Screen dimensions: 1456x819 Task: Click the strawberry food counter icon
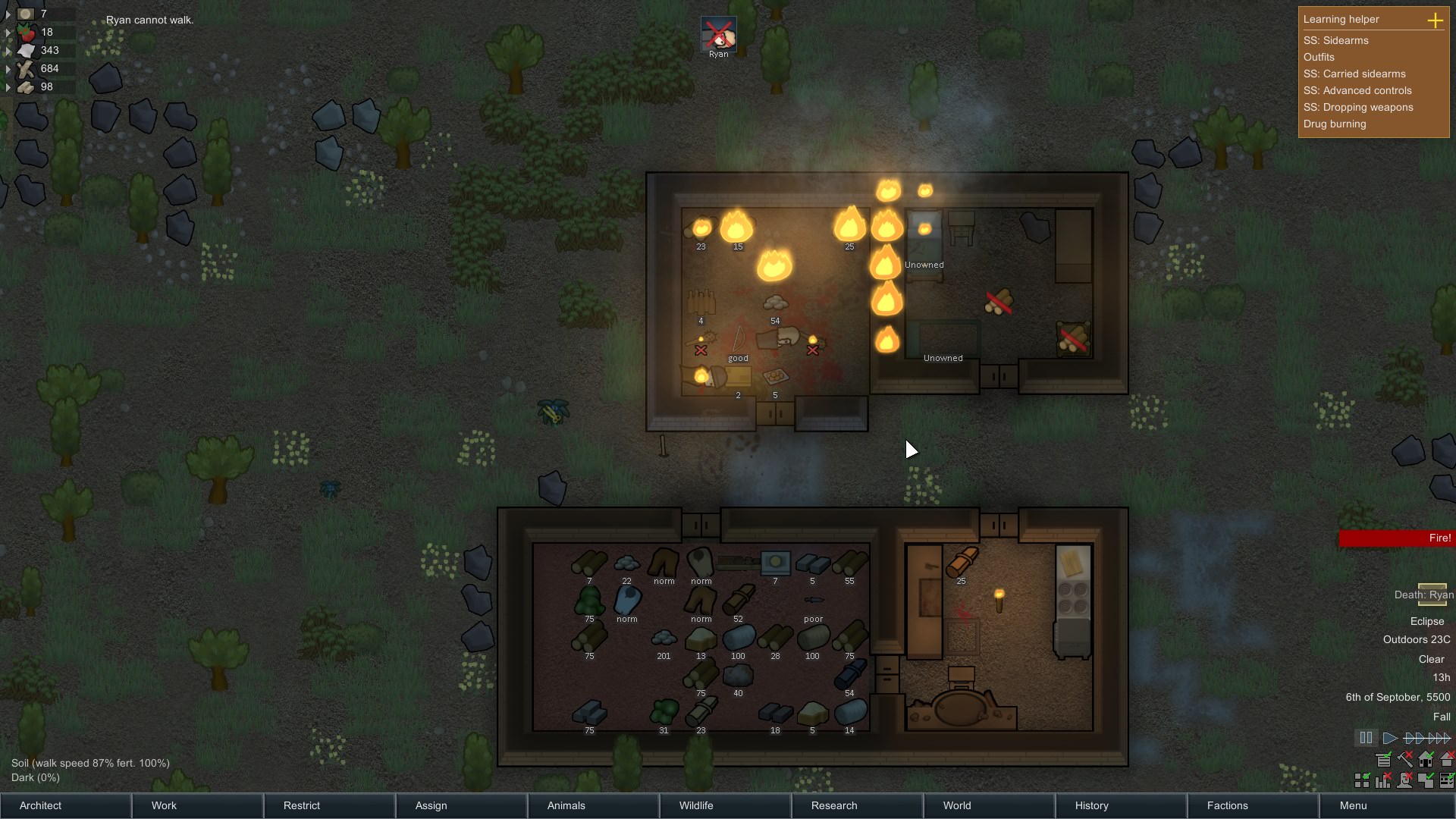(x=27, y=32)
